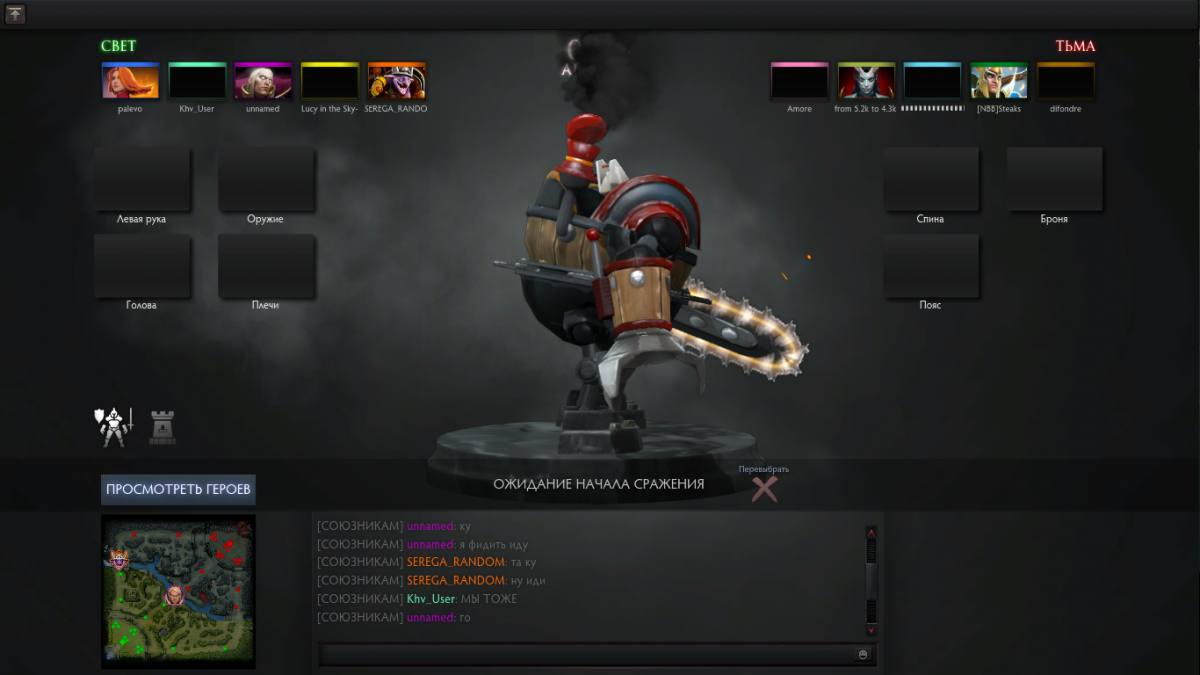Choose the Голова equipment slot
The image size is (1200, 675).
[x=142, y=266]
